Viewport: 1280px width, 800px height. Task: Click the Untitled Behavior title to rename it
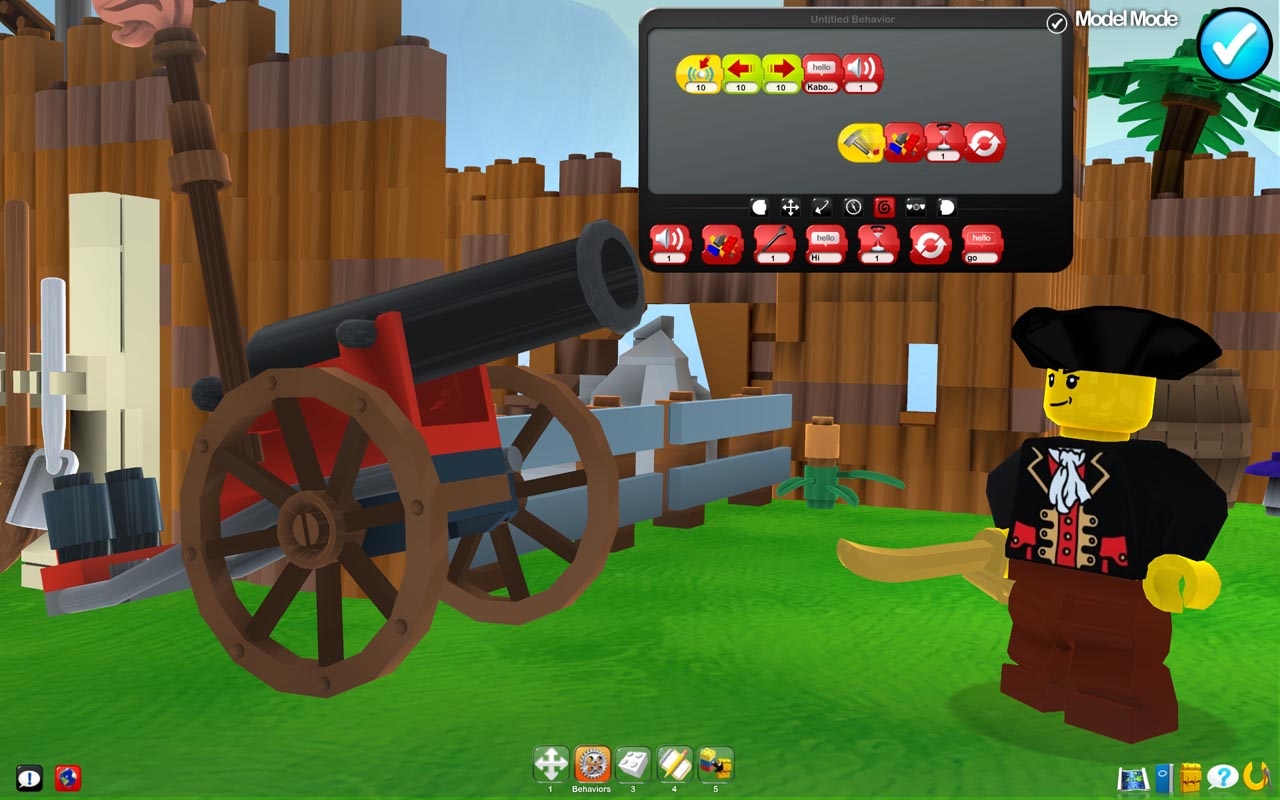coord(851,18)
